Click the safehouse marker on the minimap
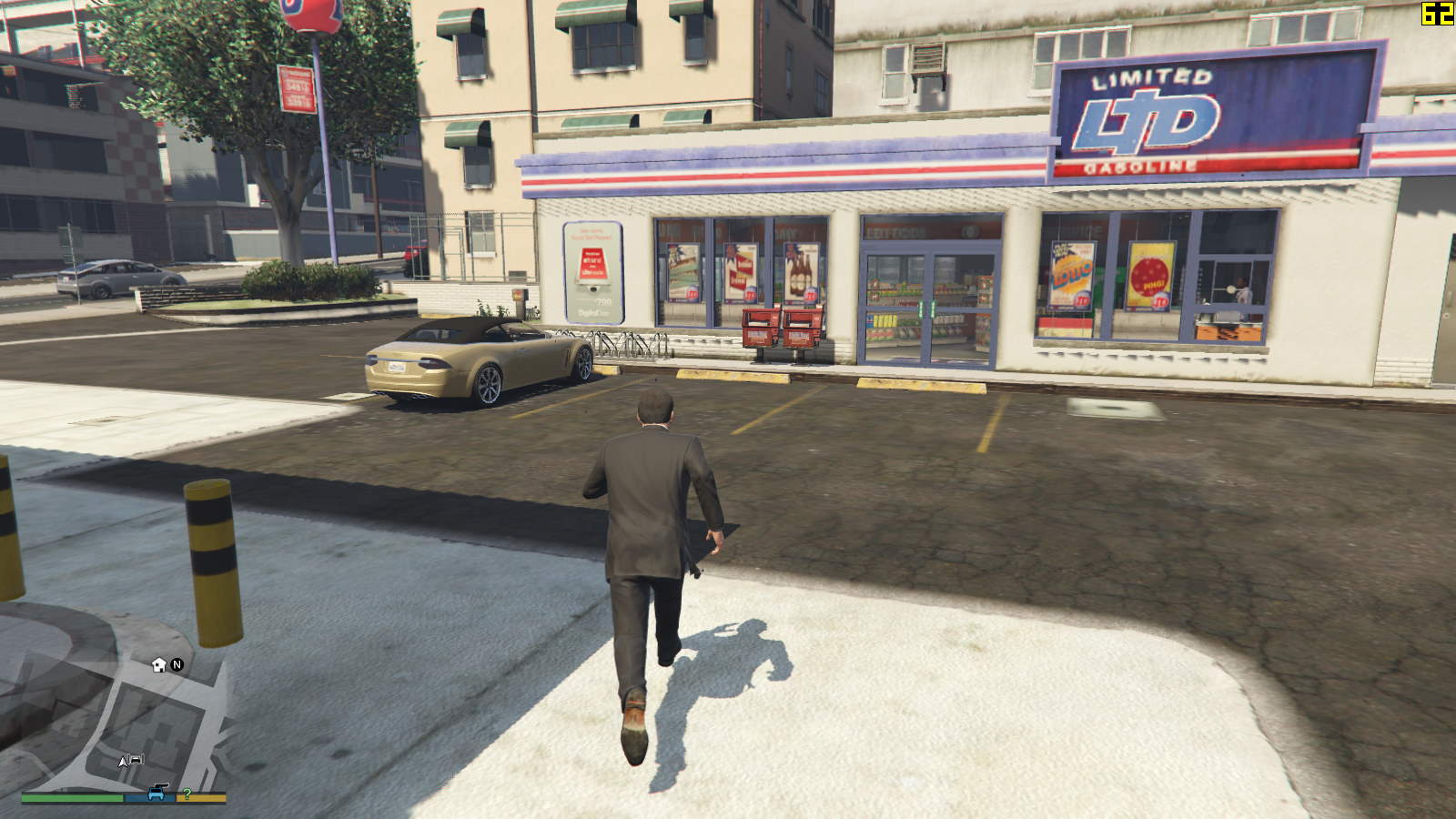1456x819 pixels. point(159,665)
